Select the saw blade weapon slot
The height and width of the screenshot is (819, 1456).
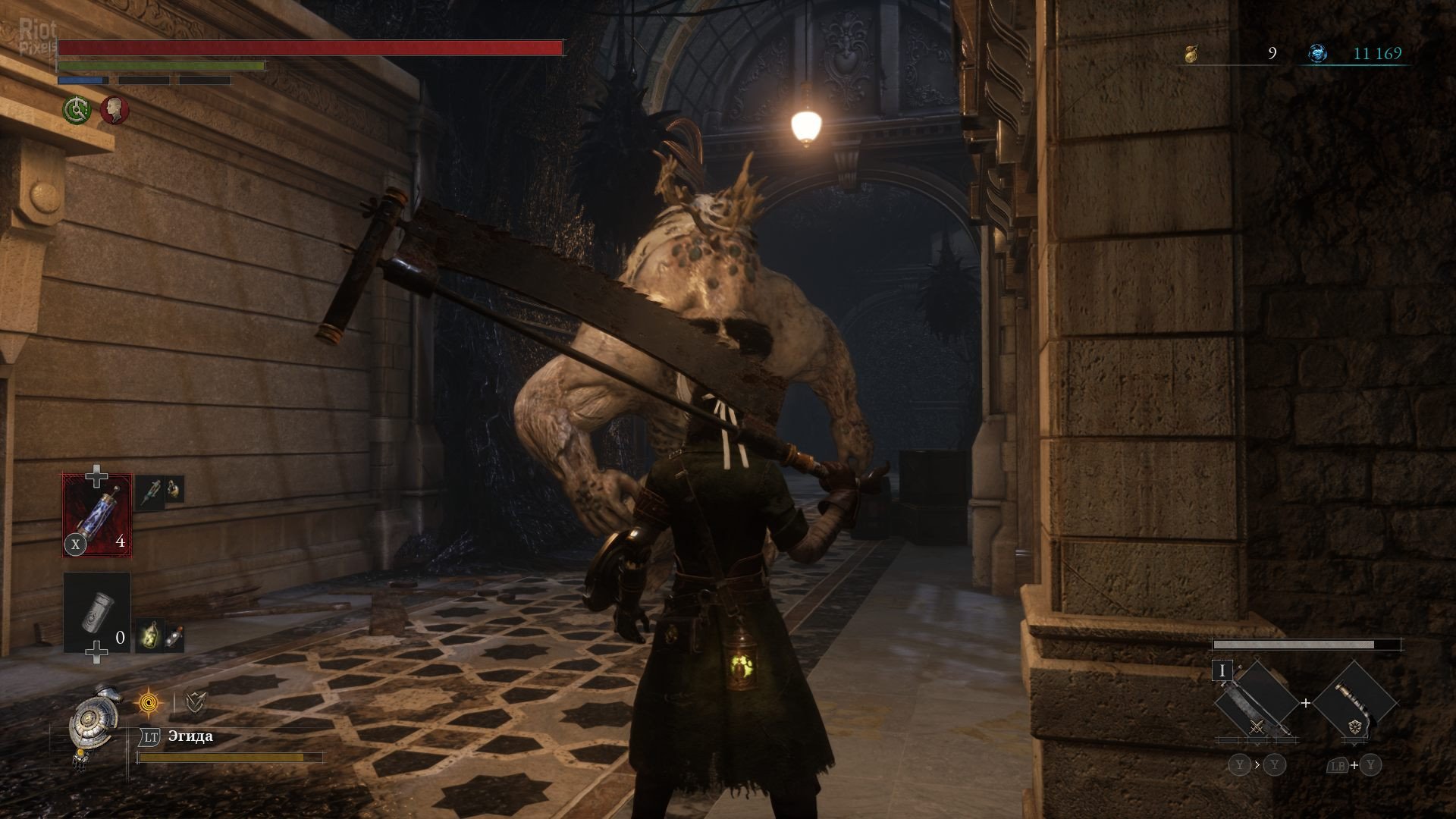(x=1256, y=703)
